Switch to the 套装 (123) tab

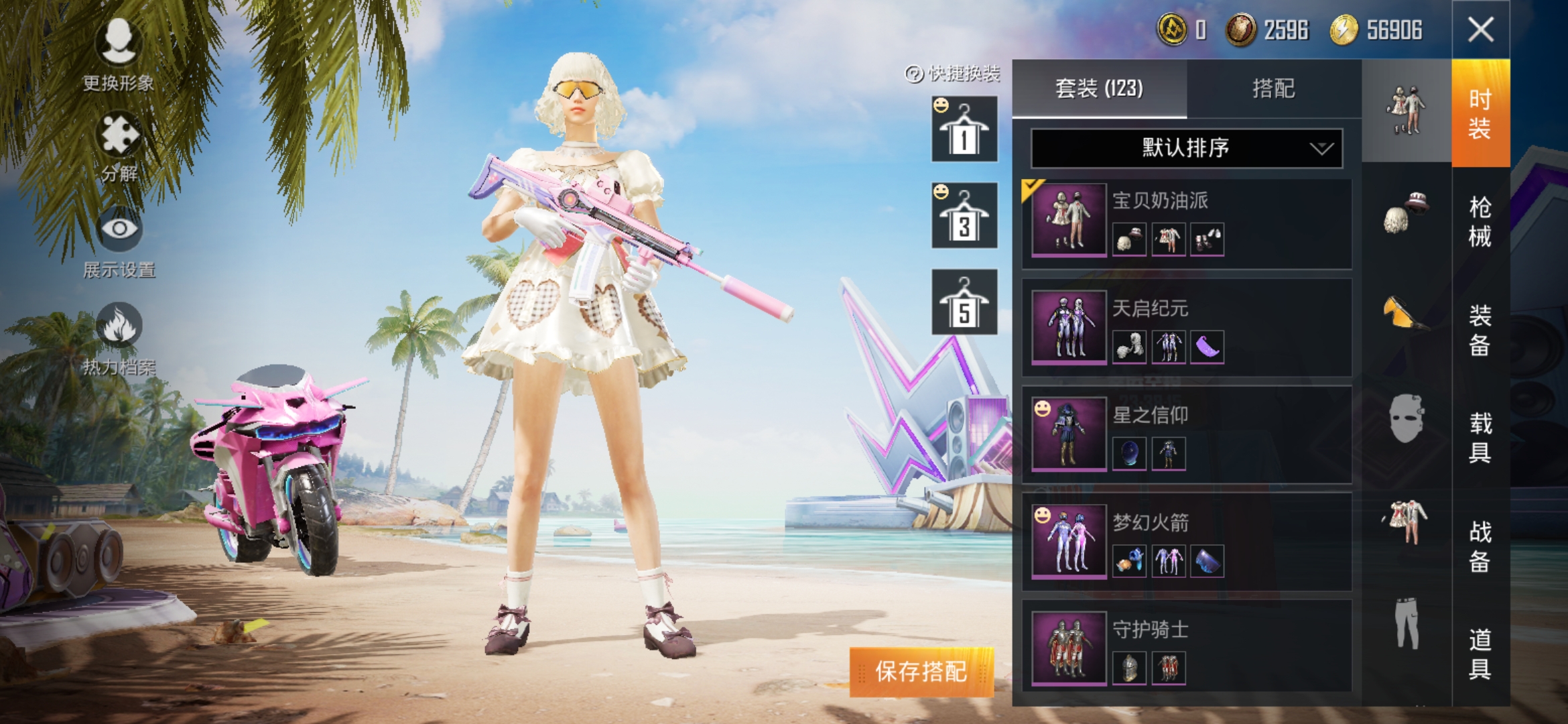(1099, 88)
